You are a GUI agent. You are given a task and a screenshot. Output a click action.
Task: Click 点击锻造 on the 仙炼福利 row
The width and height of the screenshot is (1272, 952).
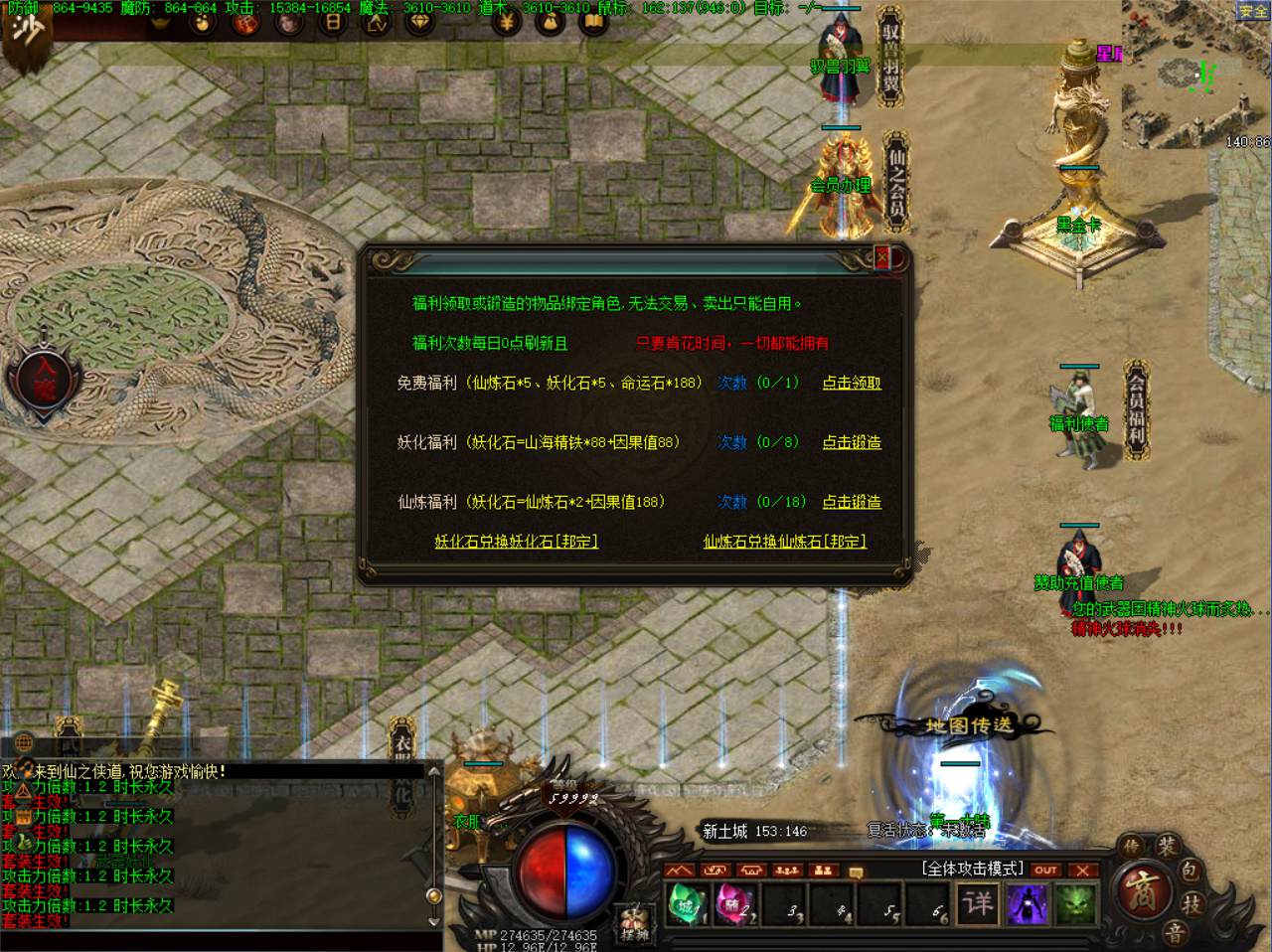(852, 502)
